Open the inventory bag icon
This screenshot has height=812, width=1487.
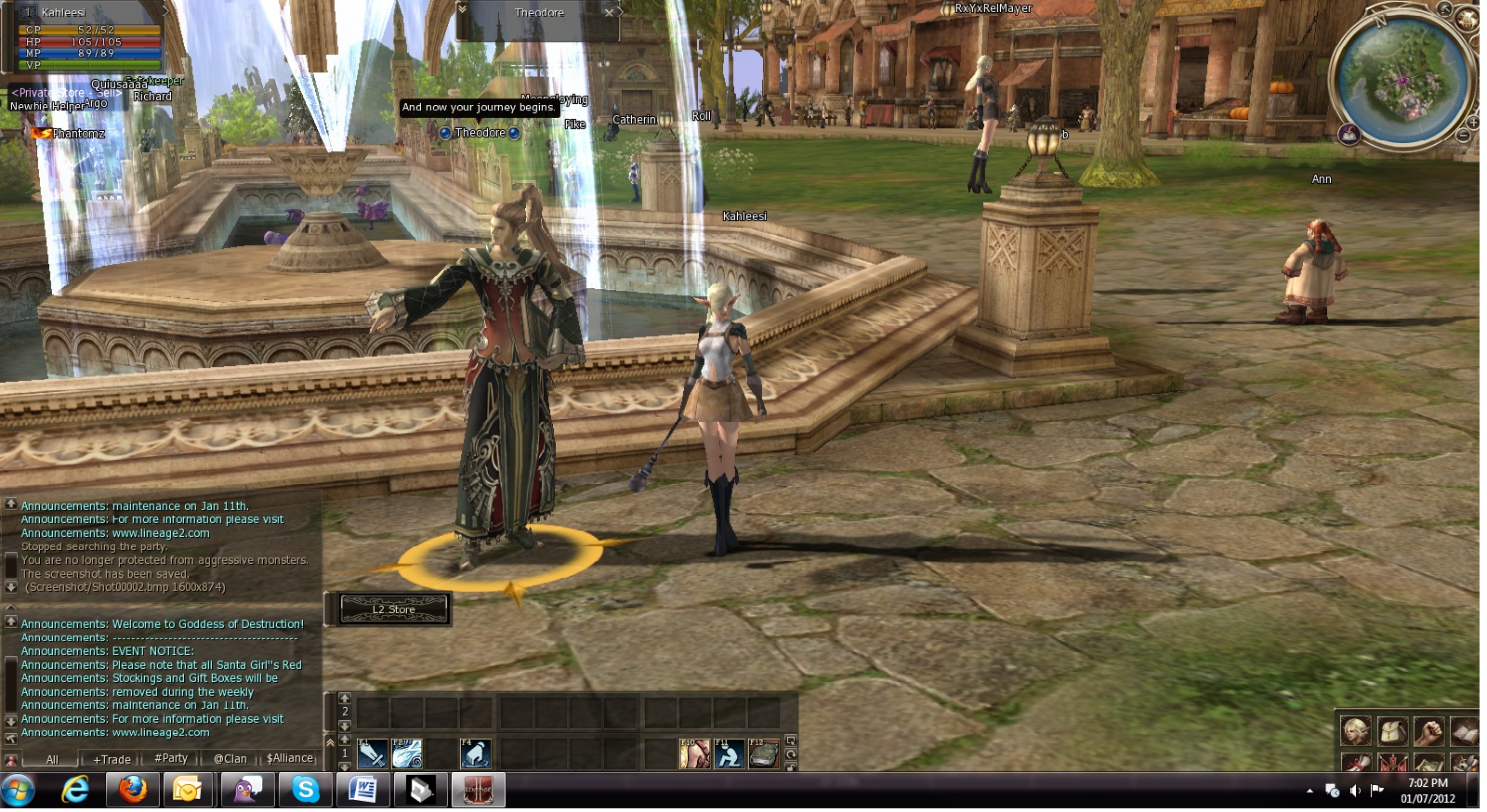pos(1391,731)
